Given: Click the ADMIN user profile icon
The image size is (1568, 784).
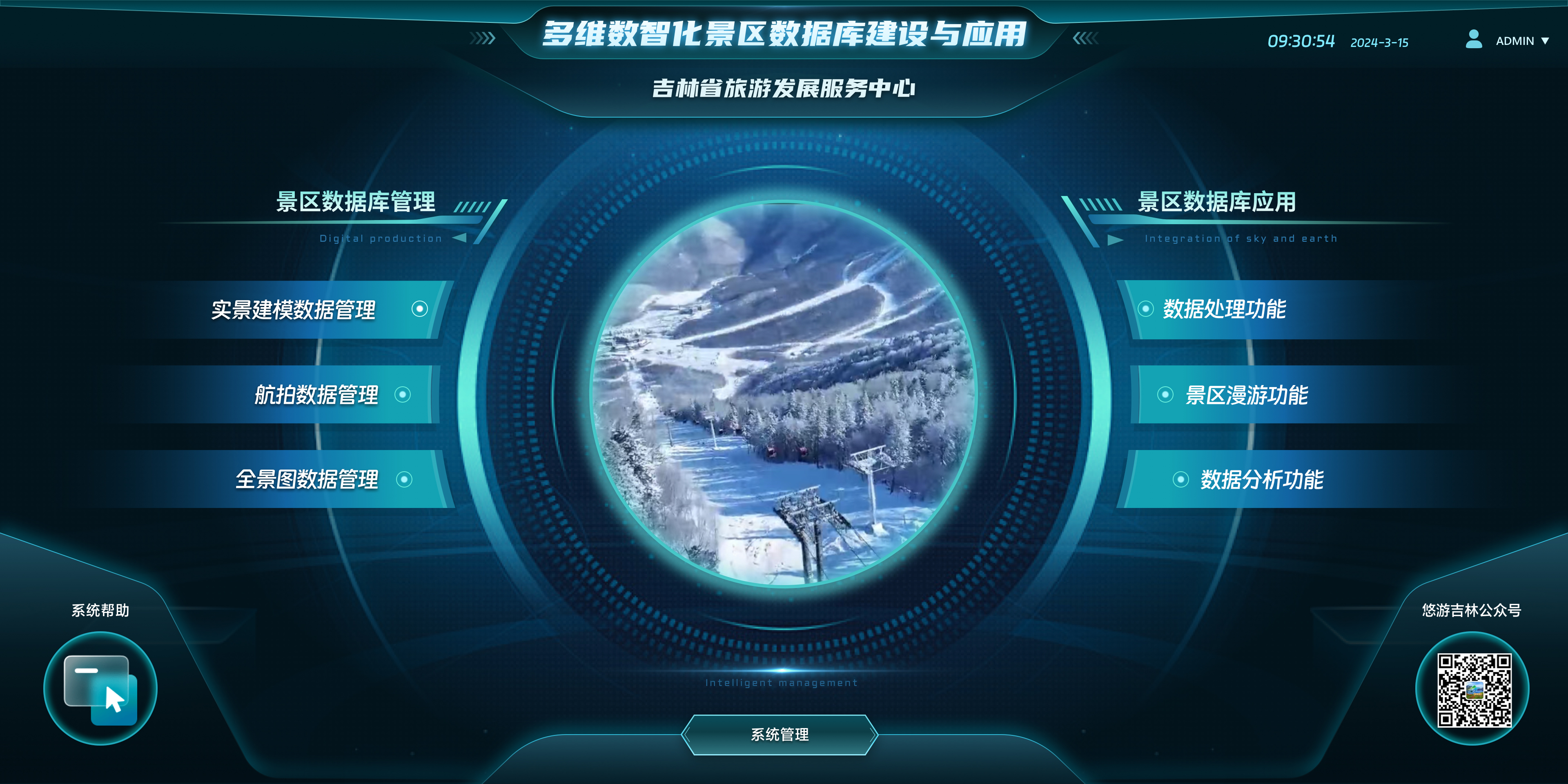Looking at the screenshot, I should point(1474,41).
